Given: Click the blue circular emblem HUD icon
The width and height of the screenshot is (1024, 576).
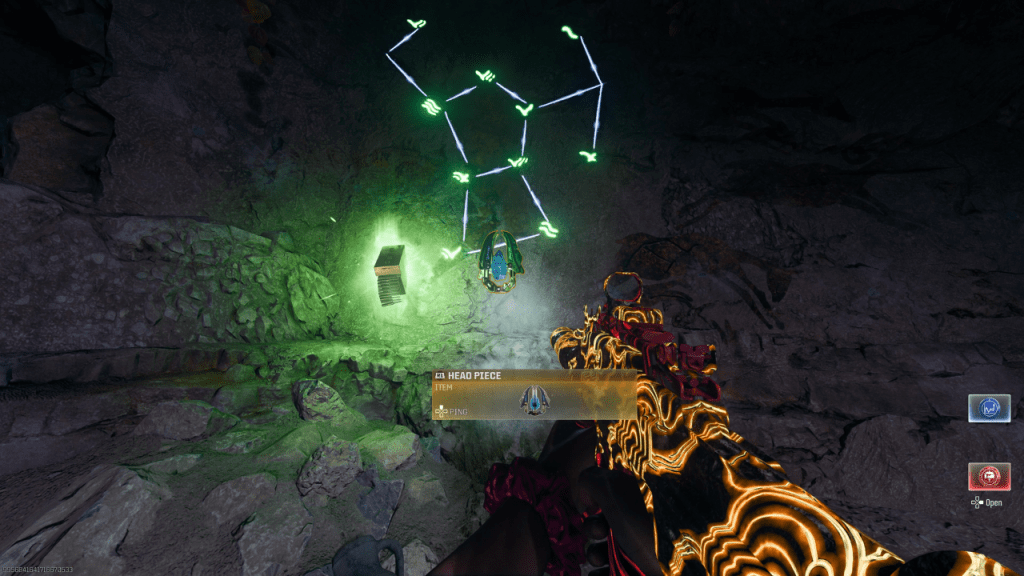Looking at the screenshot, I should 988,408.
